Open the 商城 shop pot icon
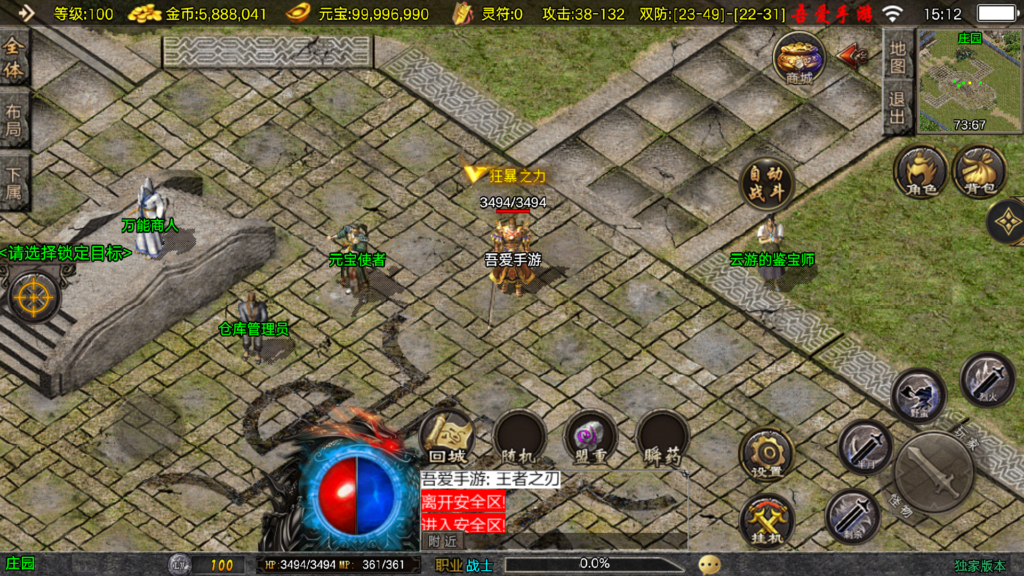 coord(799,56)
